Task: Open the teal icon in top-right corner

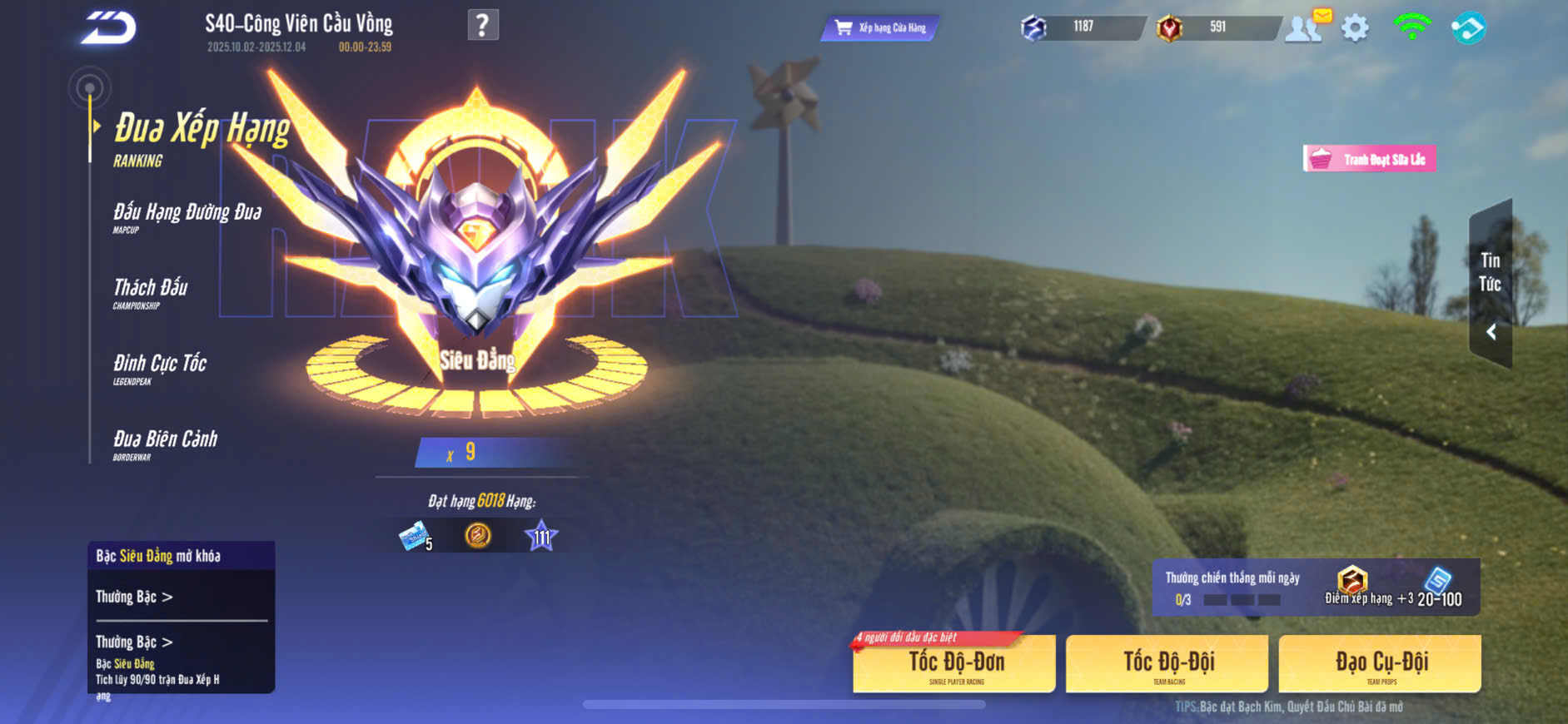Action: click(x=1468, y=28)
